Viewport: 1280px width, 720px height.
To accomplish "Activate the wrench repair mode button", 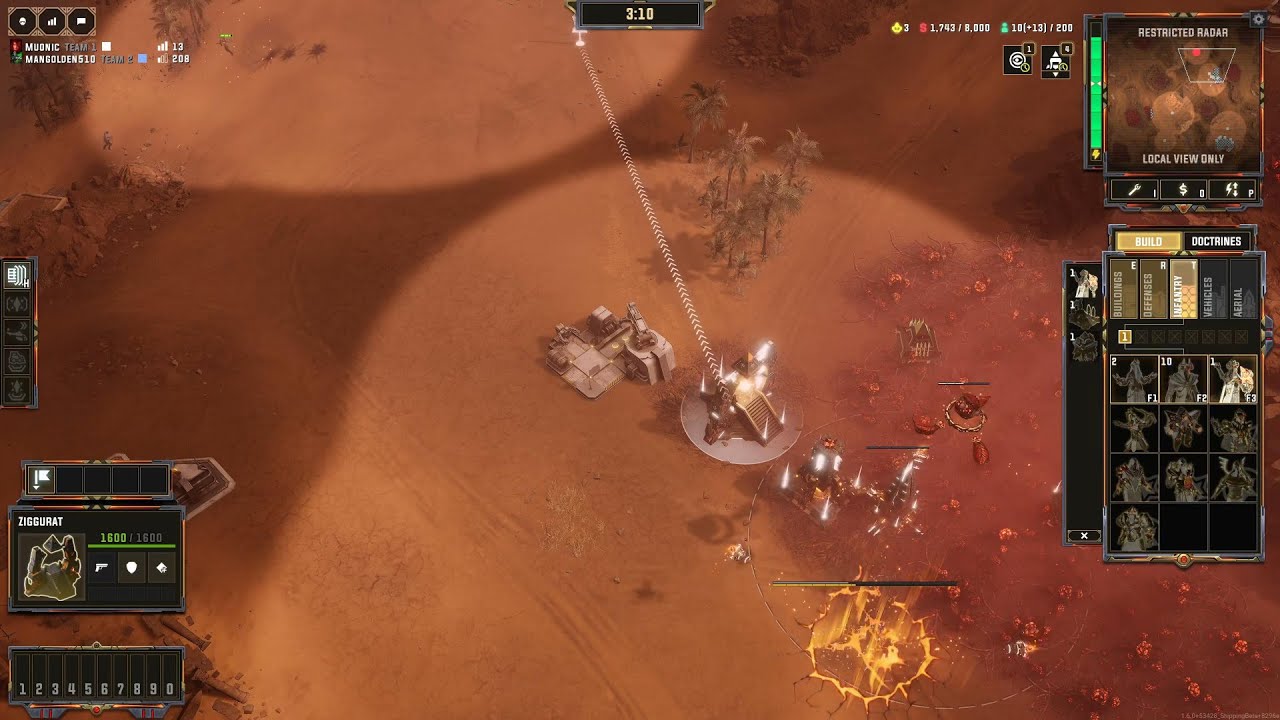I will coord(1133,189).
